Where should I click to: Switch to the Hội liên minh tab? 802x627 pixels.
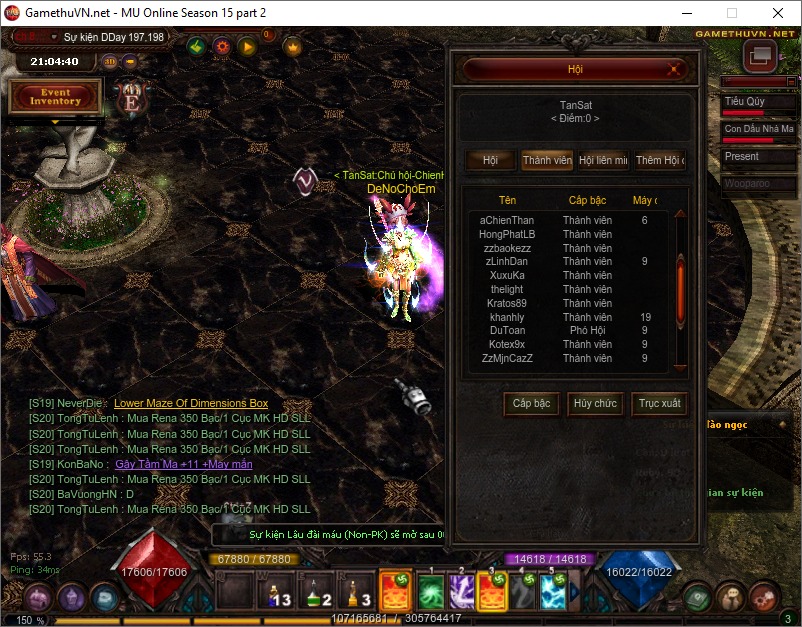tap(603, 160)
